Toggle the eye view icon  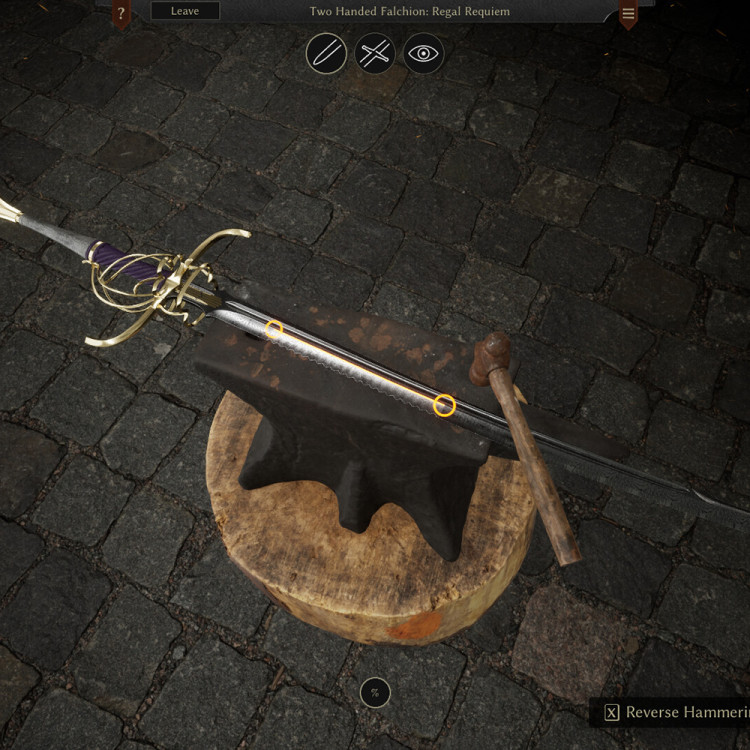(x=423, y=54)
